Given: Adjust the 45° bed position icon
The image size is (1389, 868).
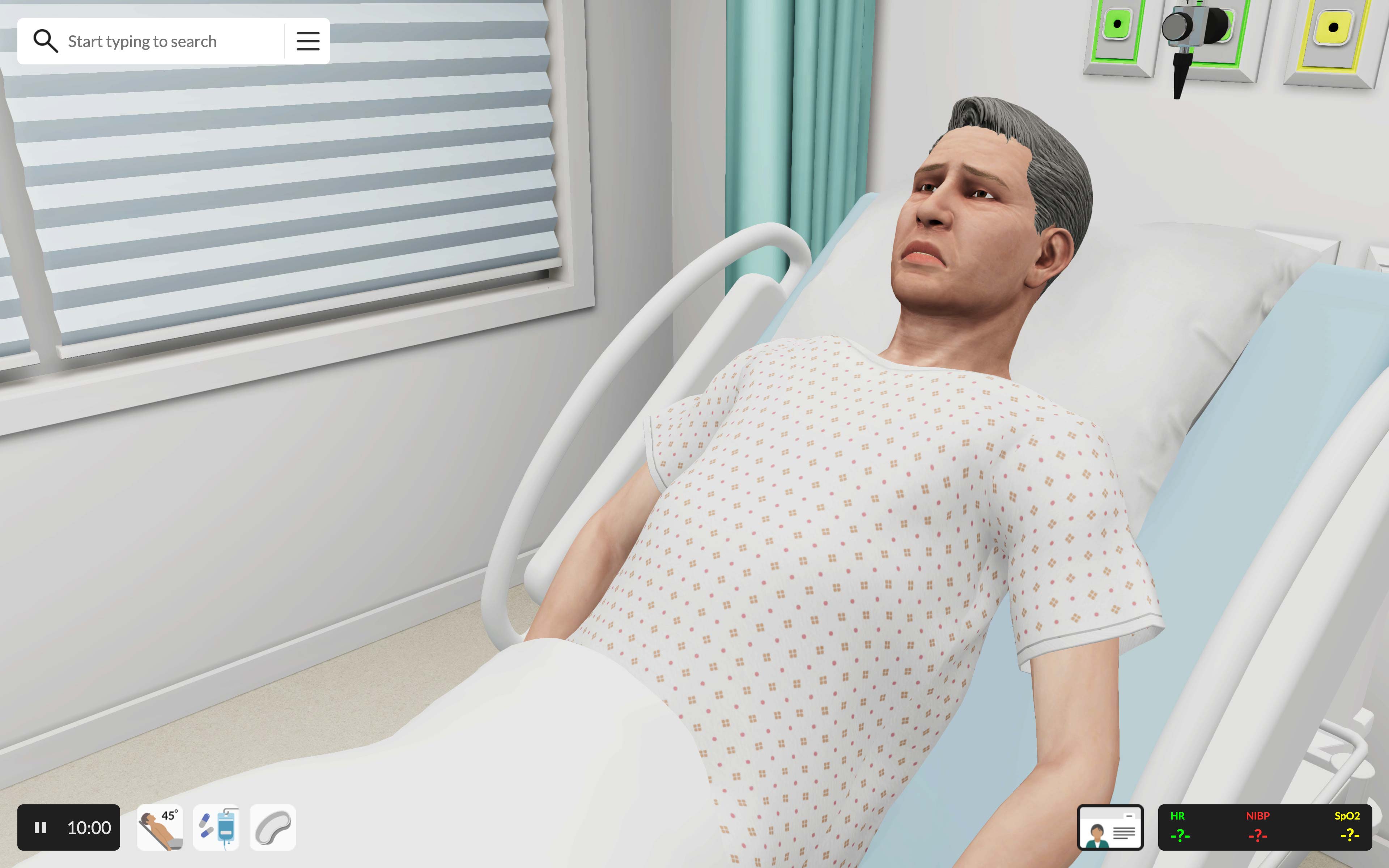Looking at the screenshot, I should click(x=160, y=827).
